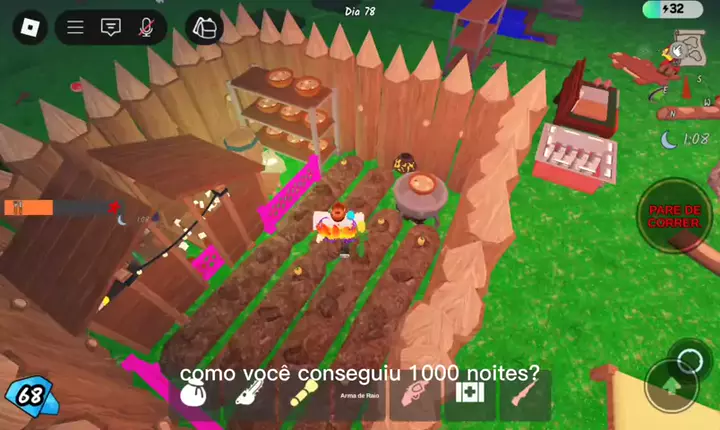Select the medkit hotbar slot
720x430 pixels.
pos(469,393)
